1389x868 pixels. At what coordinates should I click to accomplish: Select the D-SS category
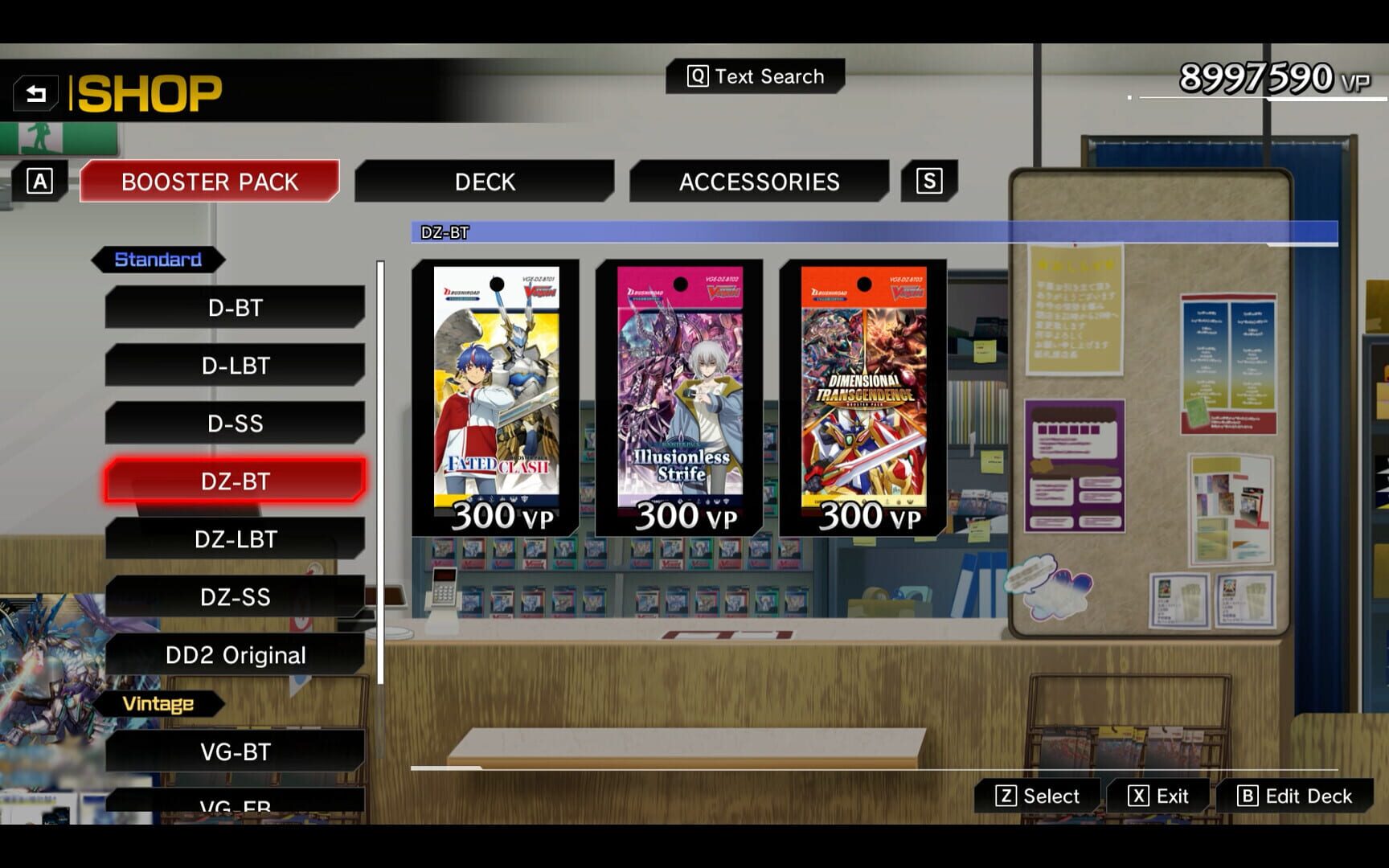(233, 424)
